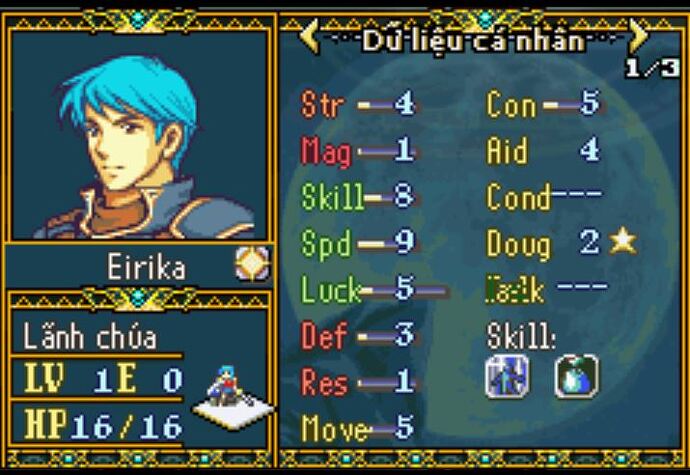Select the Mag stat row

point(358,150)
